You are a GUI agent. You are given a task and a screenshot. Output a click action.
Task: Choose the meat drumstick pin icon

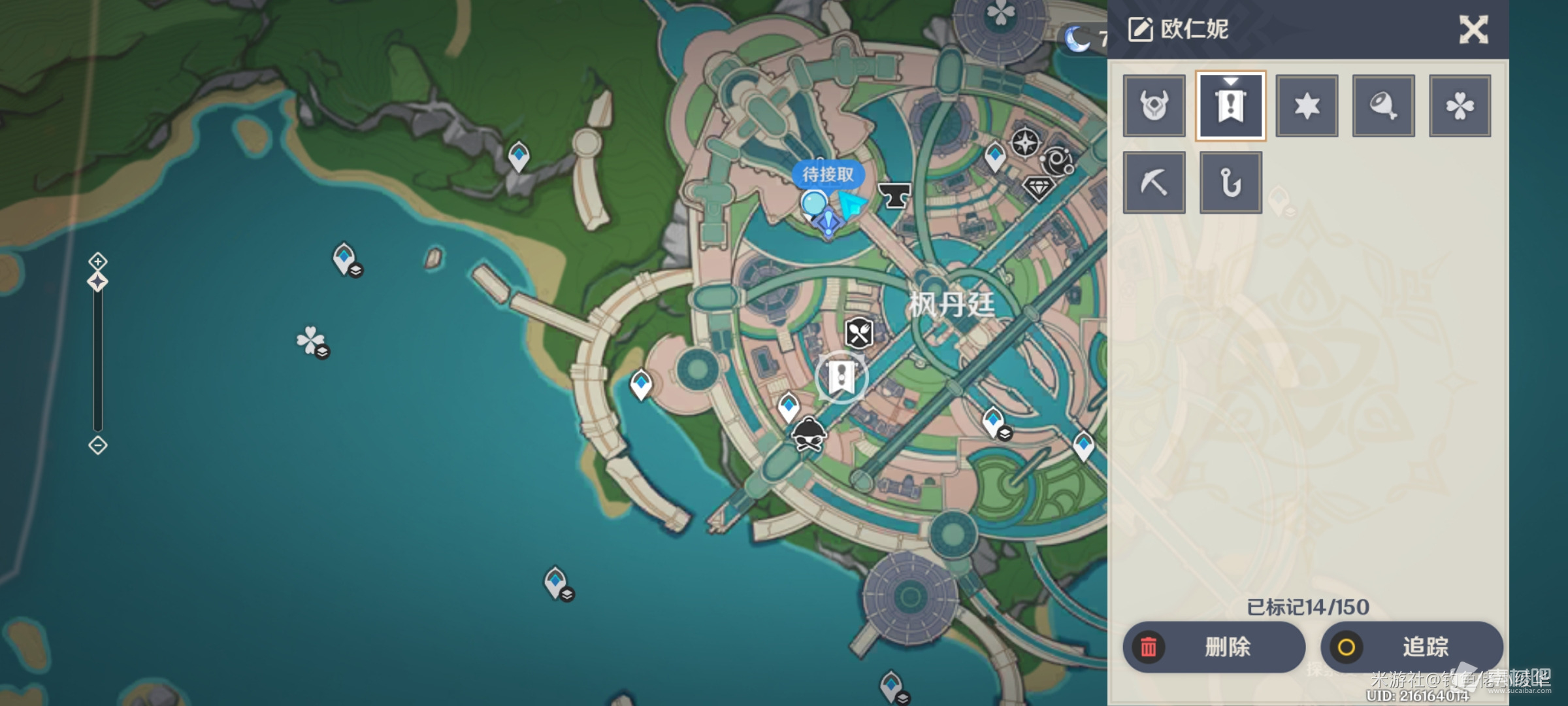(1383, 106)
